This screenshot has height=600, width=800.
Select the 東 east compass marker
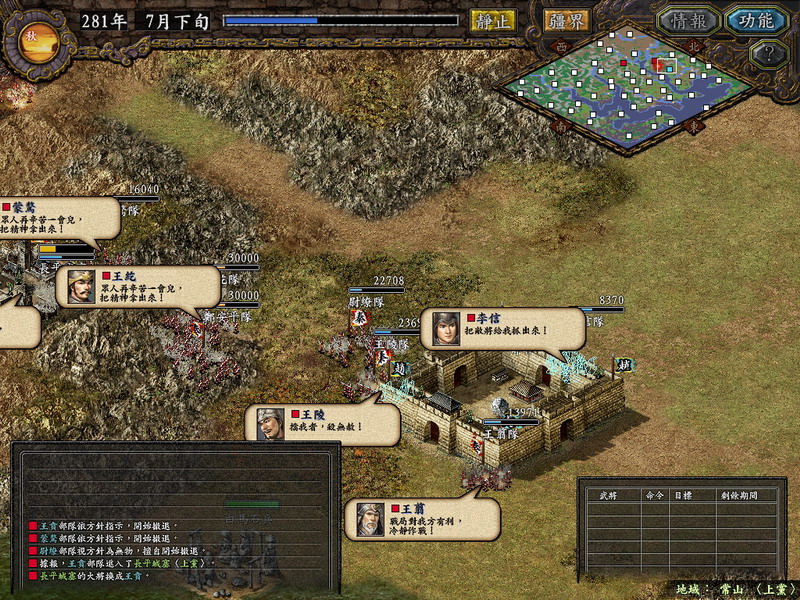click(x=695, y=128)
